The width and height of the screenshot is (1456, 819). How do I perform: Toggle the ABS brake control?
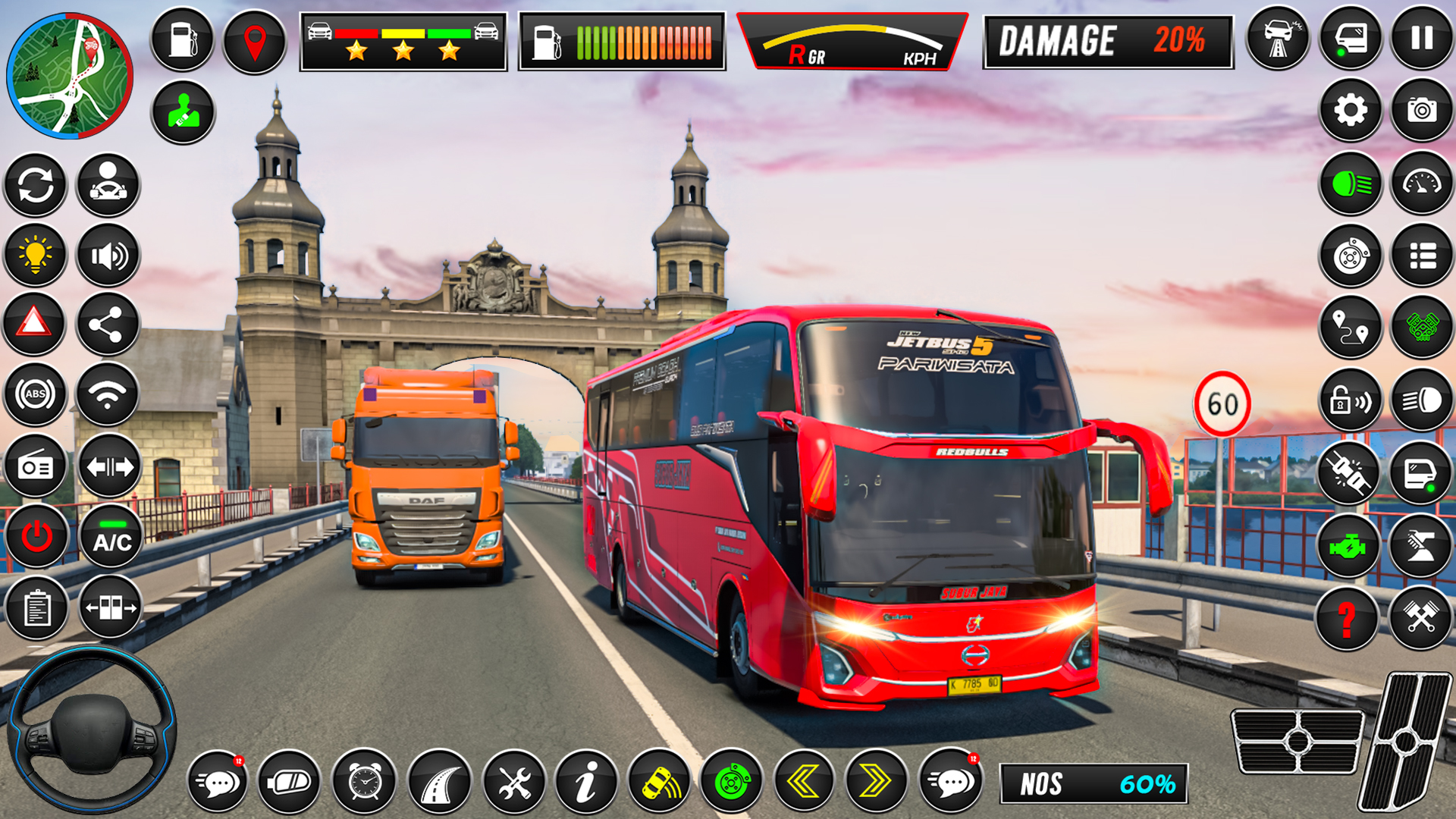[36, 394]
